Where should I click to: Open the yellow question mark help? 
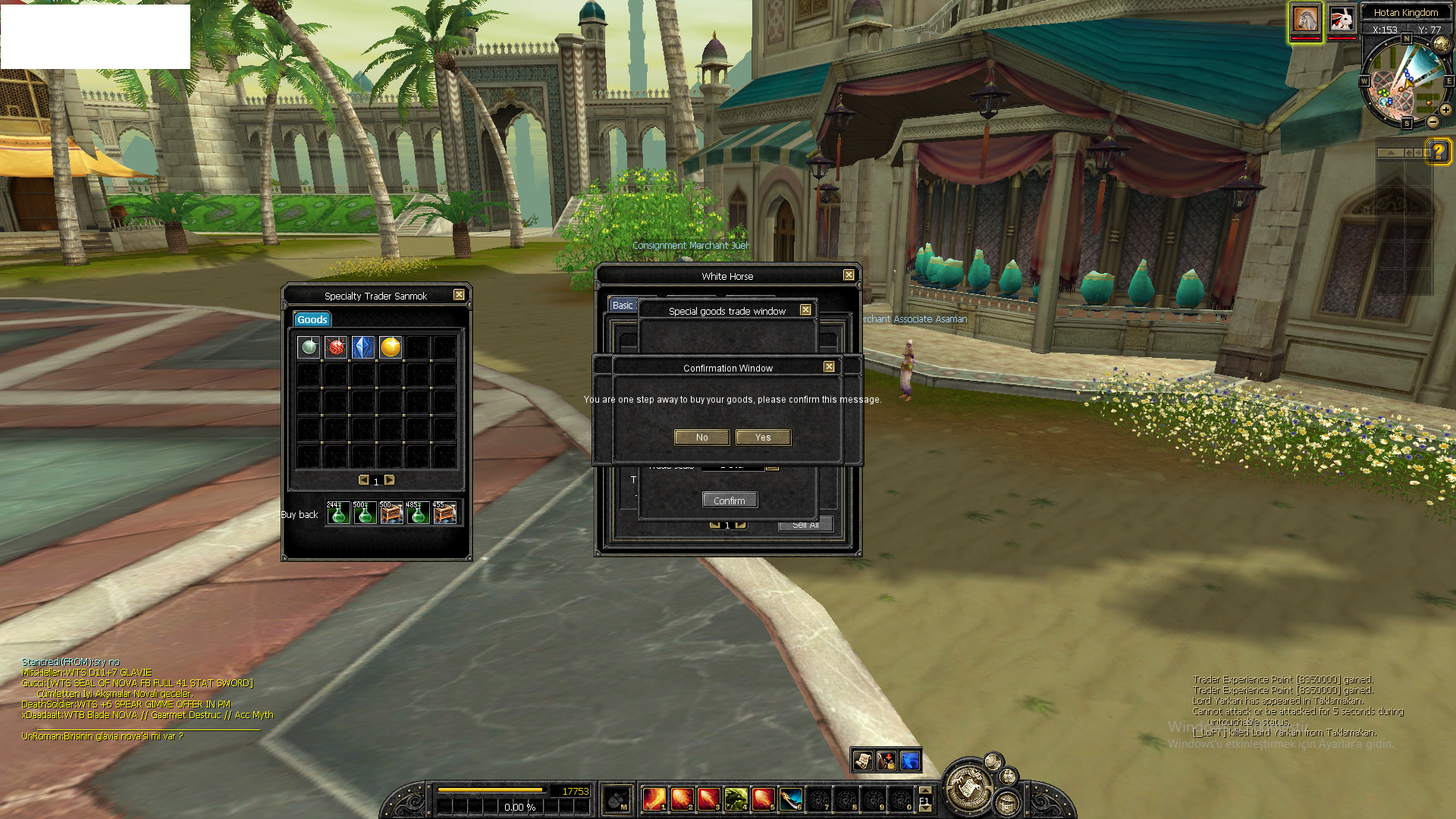coord(1438,151)
